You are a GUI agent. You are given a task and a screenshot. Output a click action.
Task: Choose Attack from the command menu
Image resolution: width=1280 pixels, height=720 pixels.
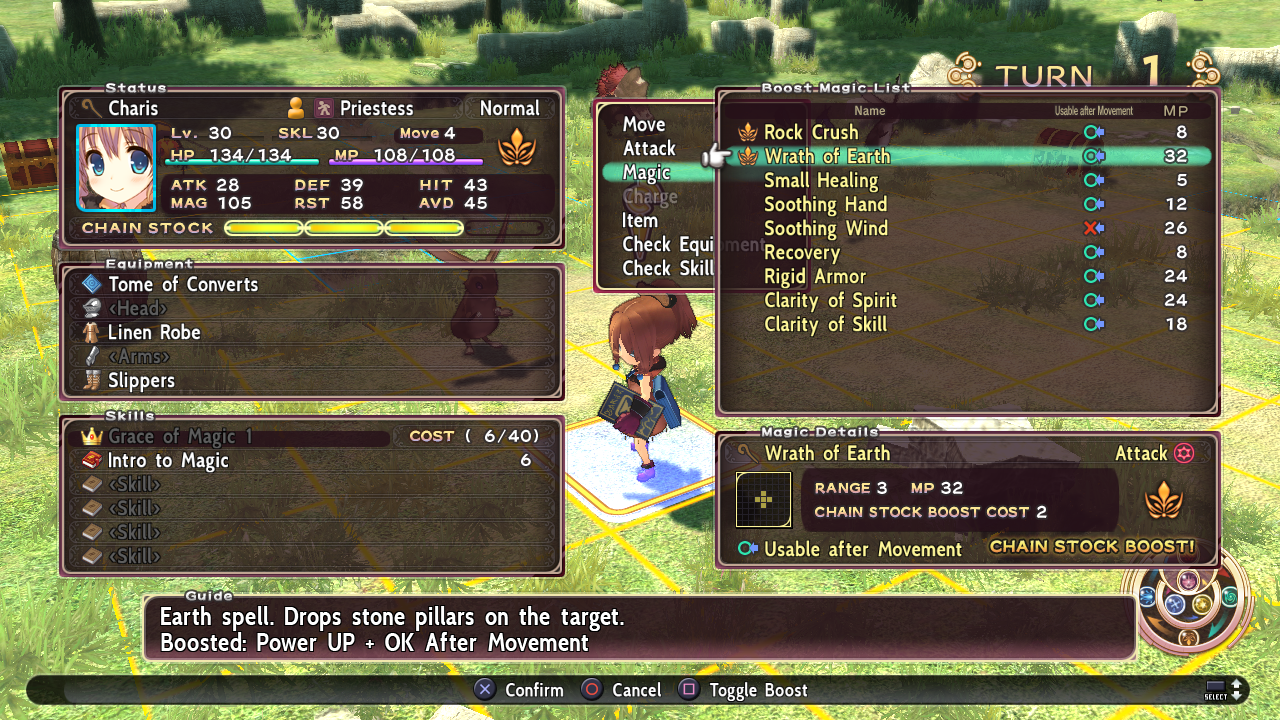point(649,149)
